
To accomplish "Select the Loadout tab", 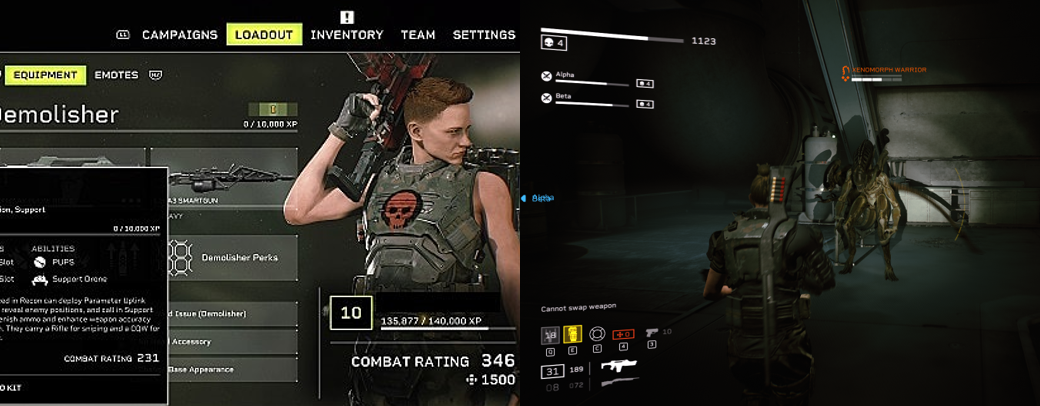I will (x=264, y=35).
